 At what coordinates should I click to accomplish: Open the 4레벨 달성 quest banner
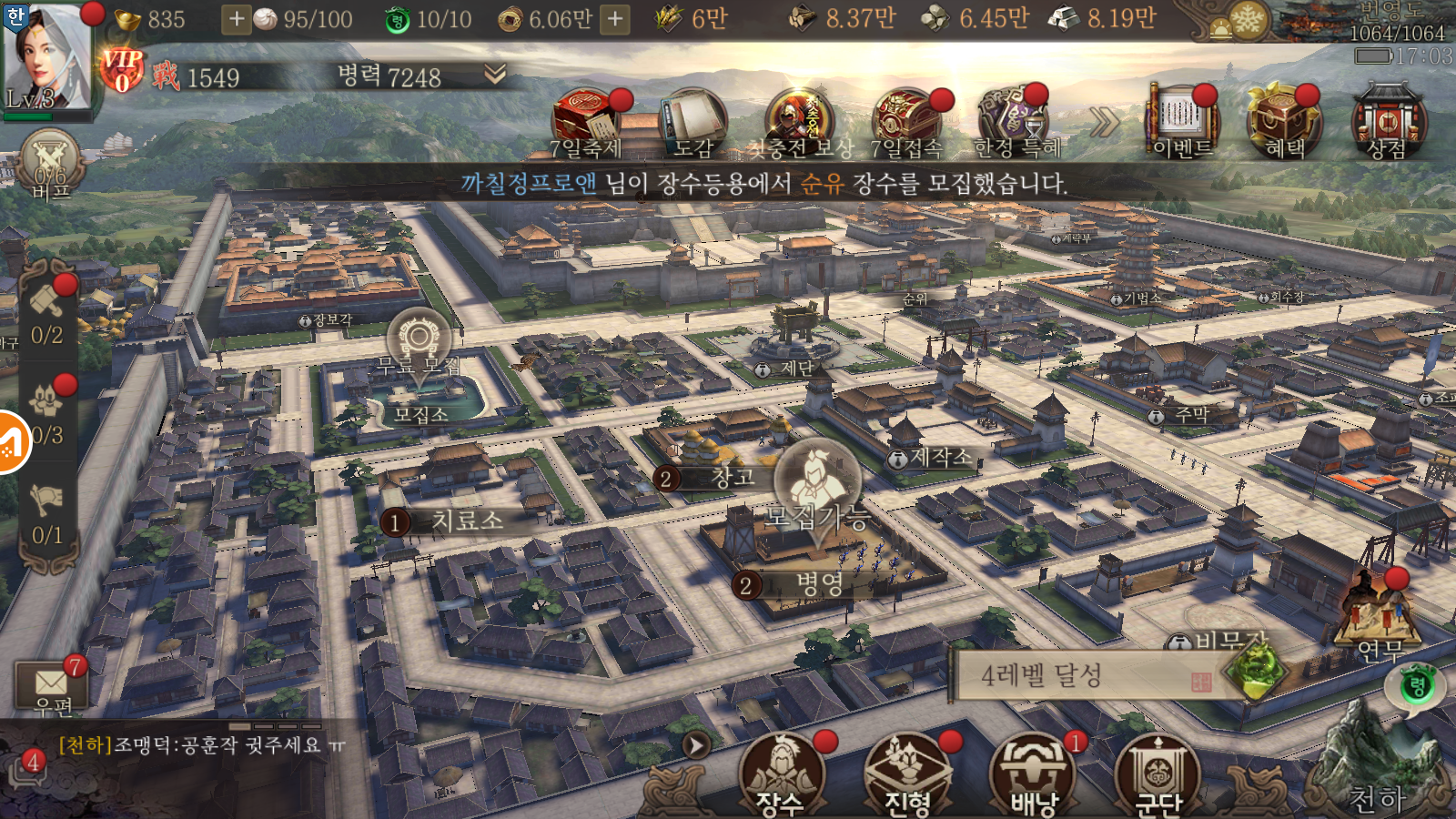(1083, 675)
